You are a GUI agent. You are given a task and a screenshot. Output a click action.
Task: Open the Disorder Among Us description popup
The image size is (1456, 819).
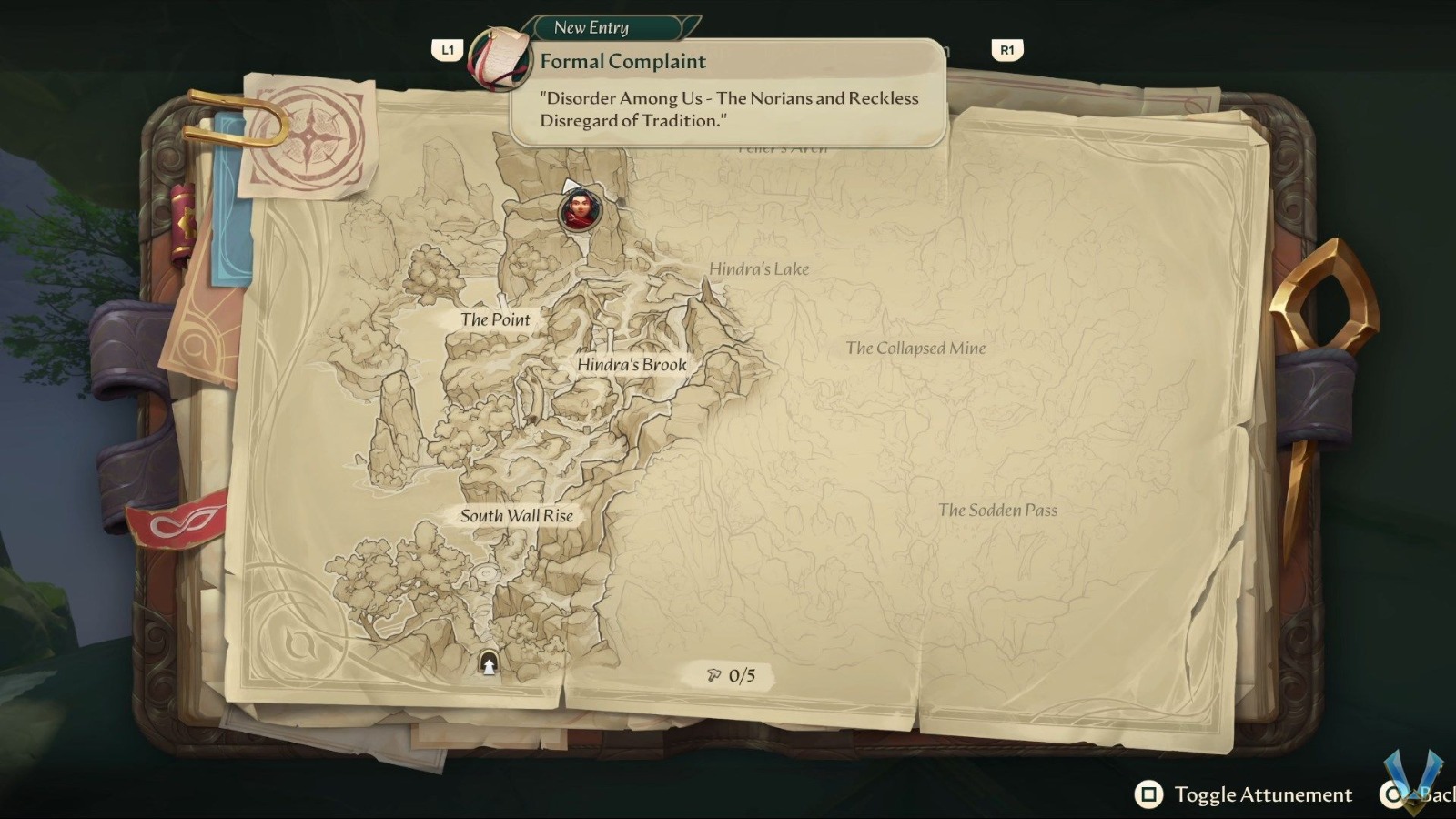728,107
